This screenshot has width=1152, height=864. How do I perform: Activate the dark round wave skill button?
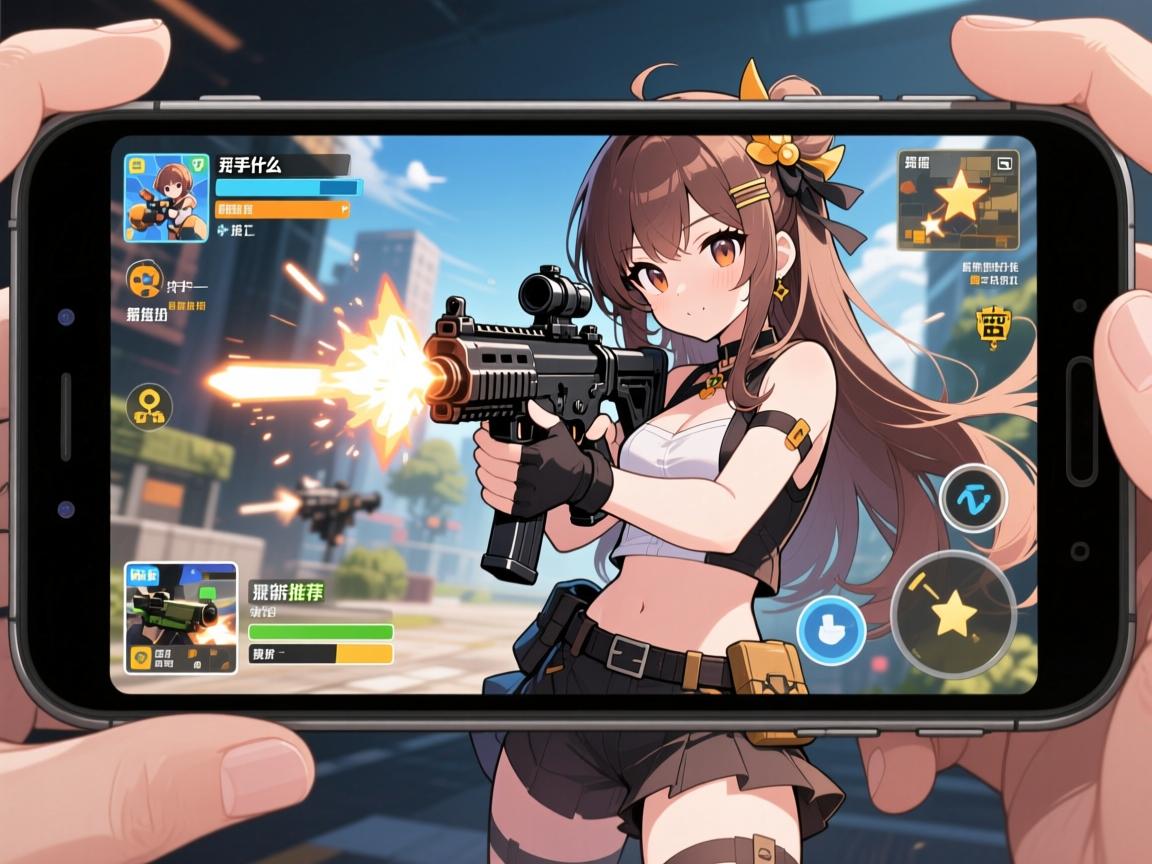[x=973, y=497]
